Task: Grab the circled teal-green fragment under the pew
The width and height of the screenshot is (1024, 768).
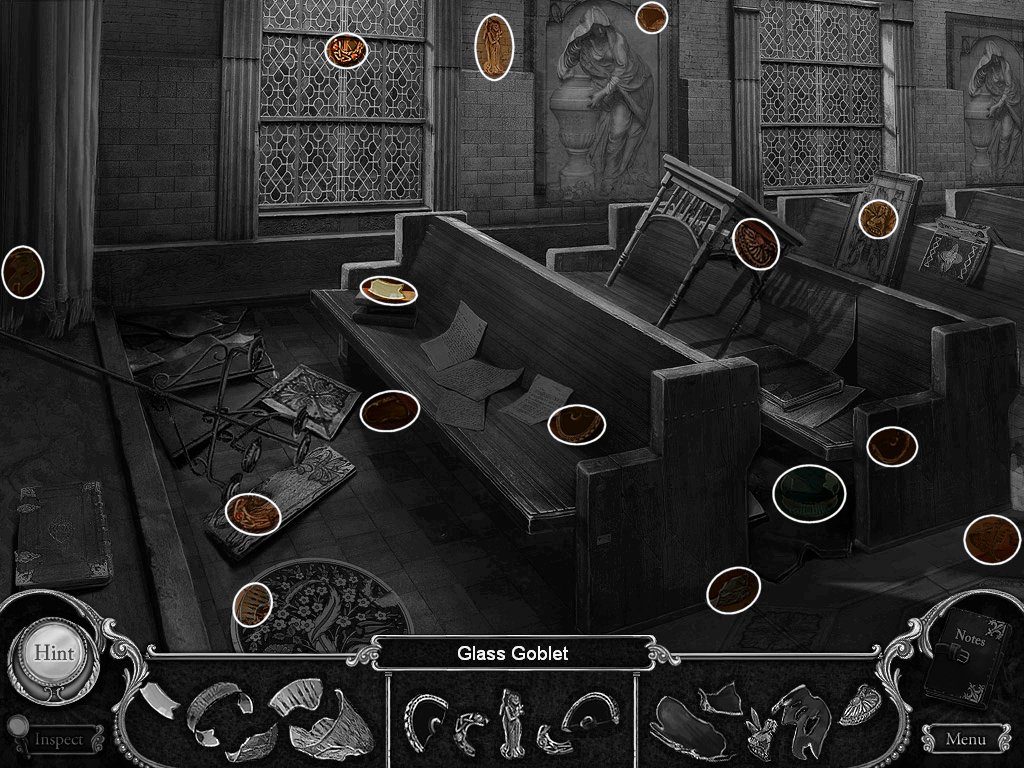Action: tap(809, 493)
